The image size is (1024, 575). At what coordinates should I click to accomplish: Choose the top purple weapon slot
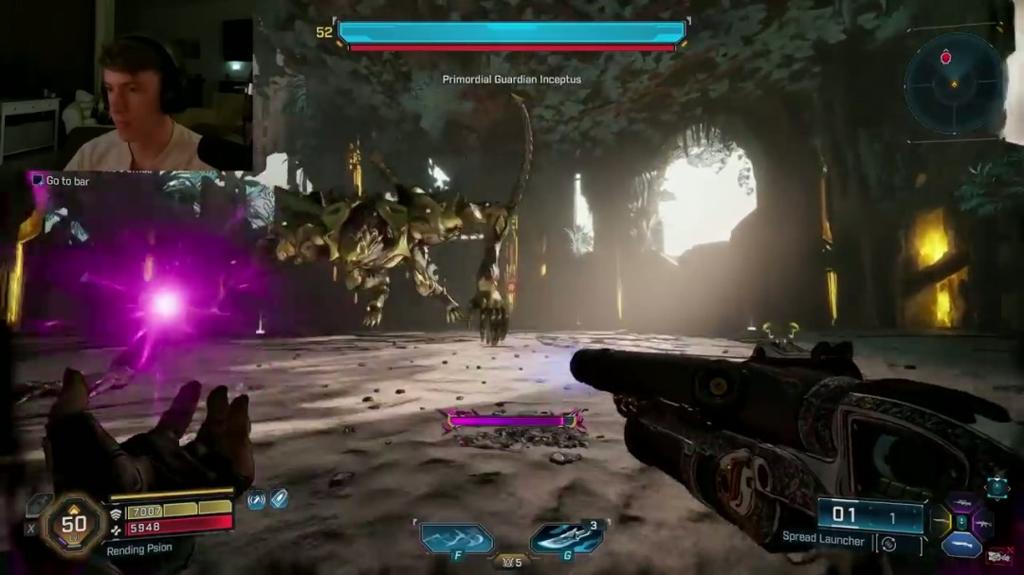click(963, 502)
